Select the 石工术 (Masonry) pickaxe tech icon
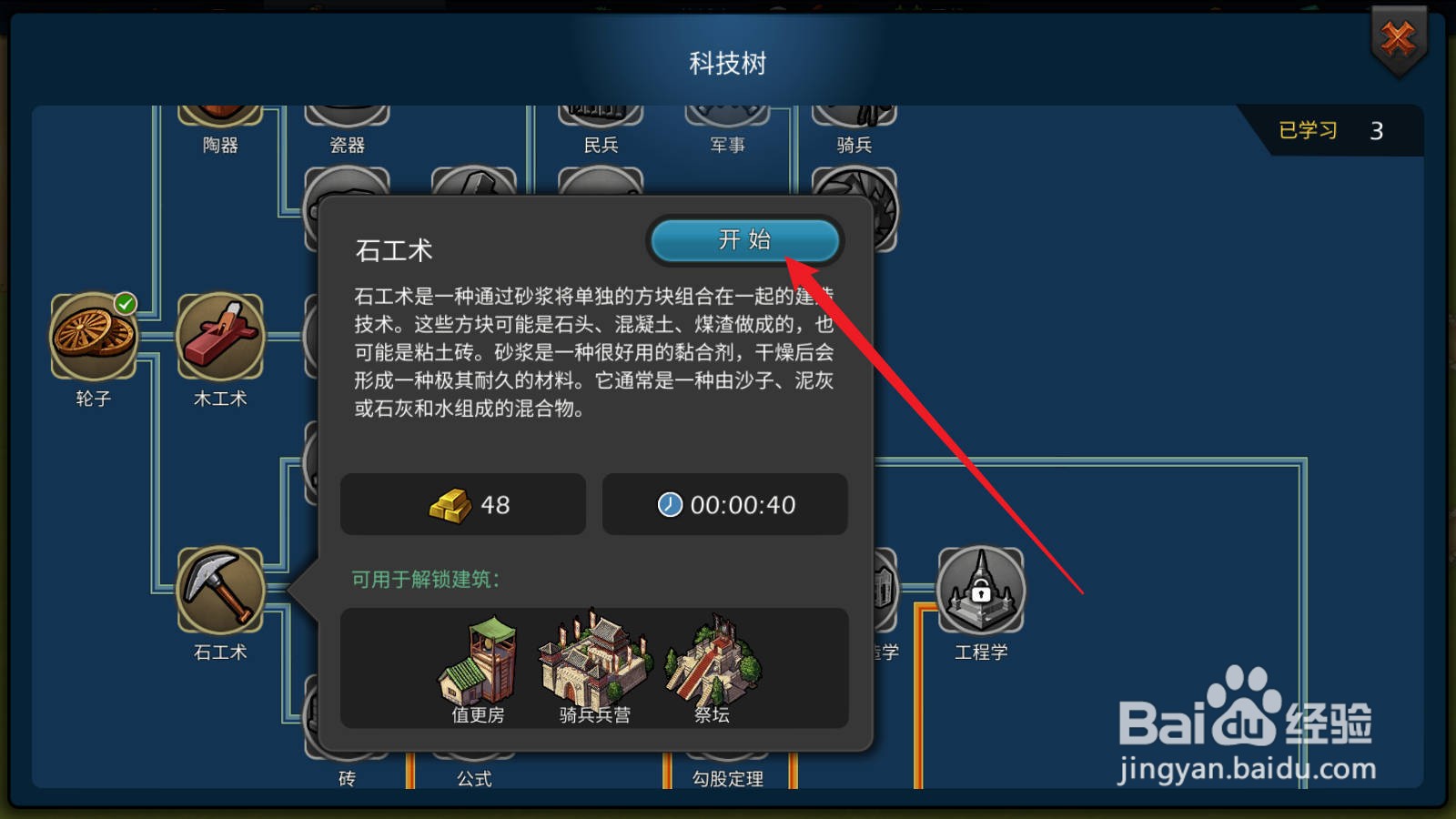This screenshot has width=1456, height=819. coord(220,587)
